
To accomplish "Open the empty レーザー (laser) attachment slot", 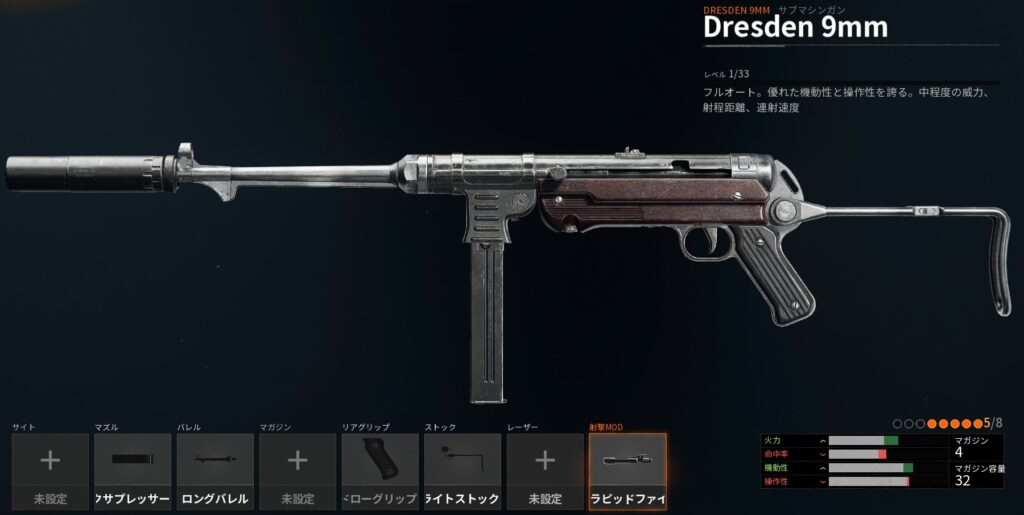I will [x=545, y=471].
